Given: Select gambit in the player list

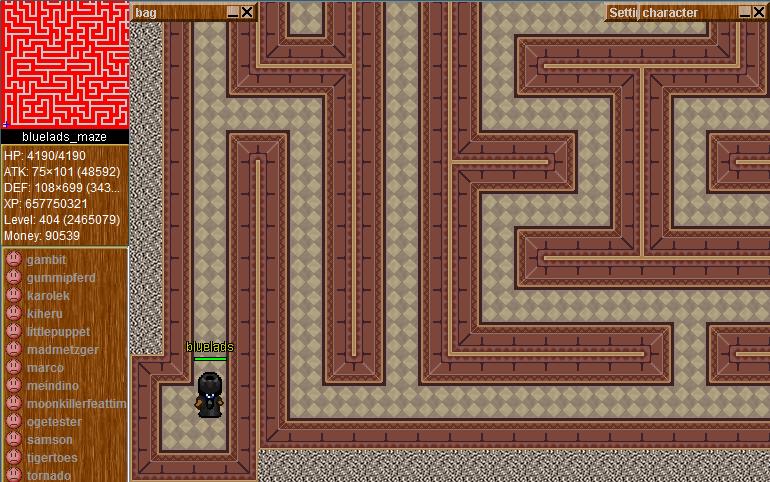Looking at the screenshot, I should click(x=46, y=260).
